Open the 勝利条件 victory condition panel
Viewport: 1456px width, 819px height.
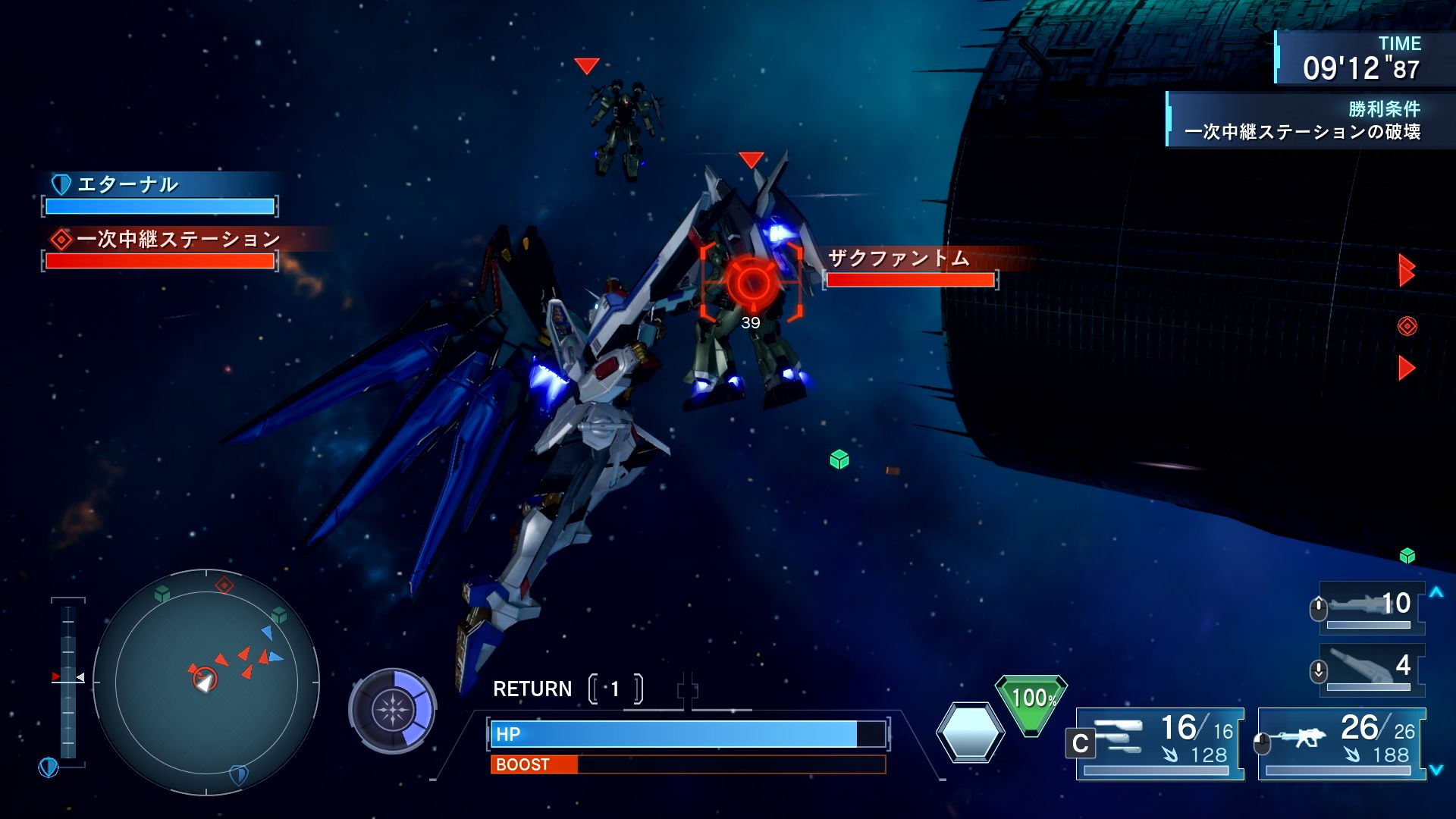pyautogui.click(x=1301, y=121)
